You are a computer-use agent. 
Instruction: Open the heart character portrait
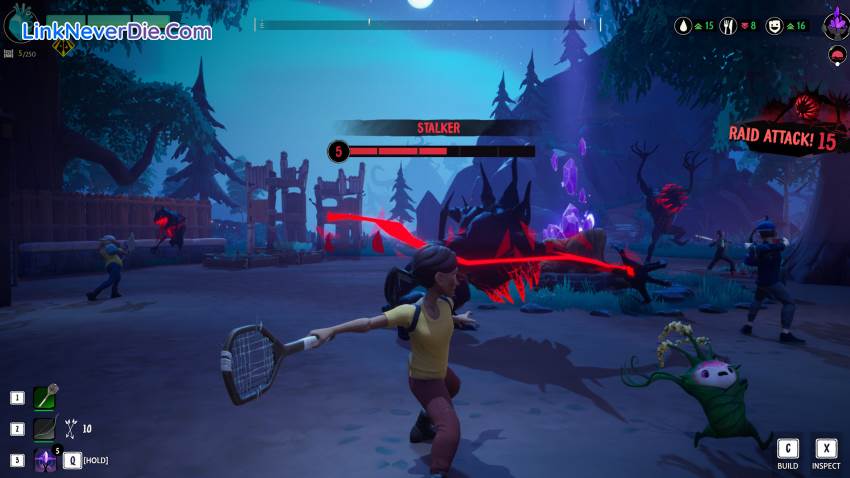click(18, 23)
